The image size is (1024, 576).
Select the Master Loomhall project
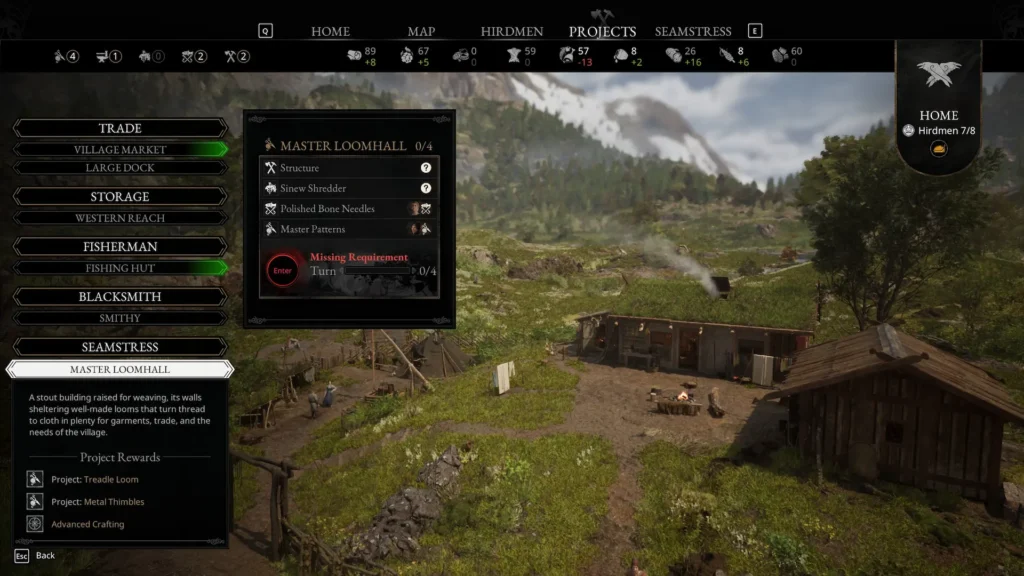[x=120, y=369]
